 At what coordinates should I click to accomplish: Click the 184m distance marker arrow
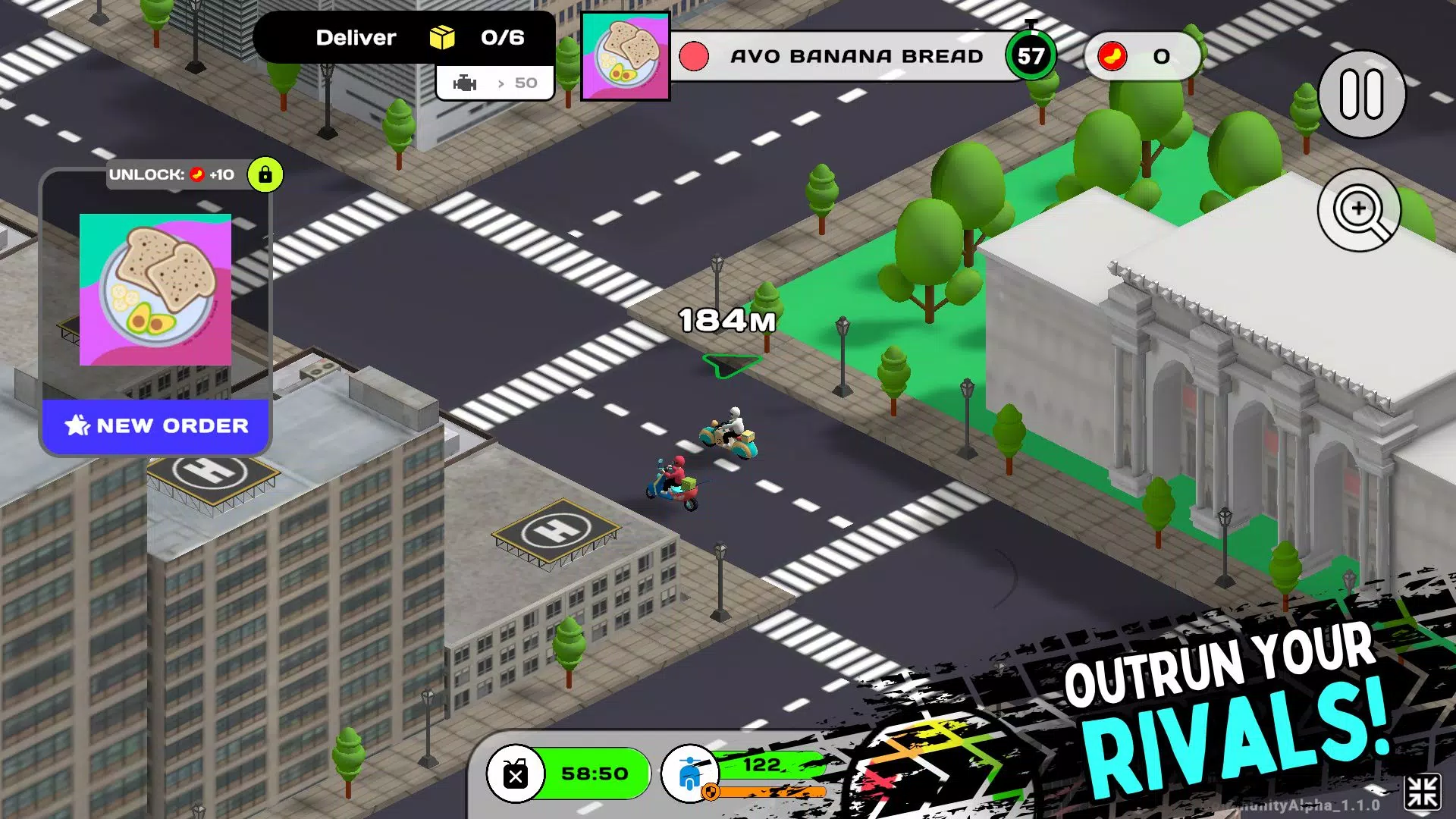(730, 364)
